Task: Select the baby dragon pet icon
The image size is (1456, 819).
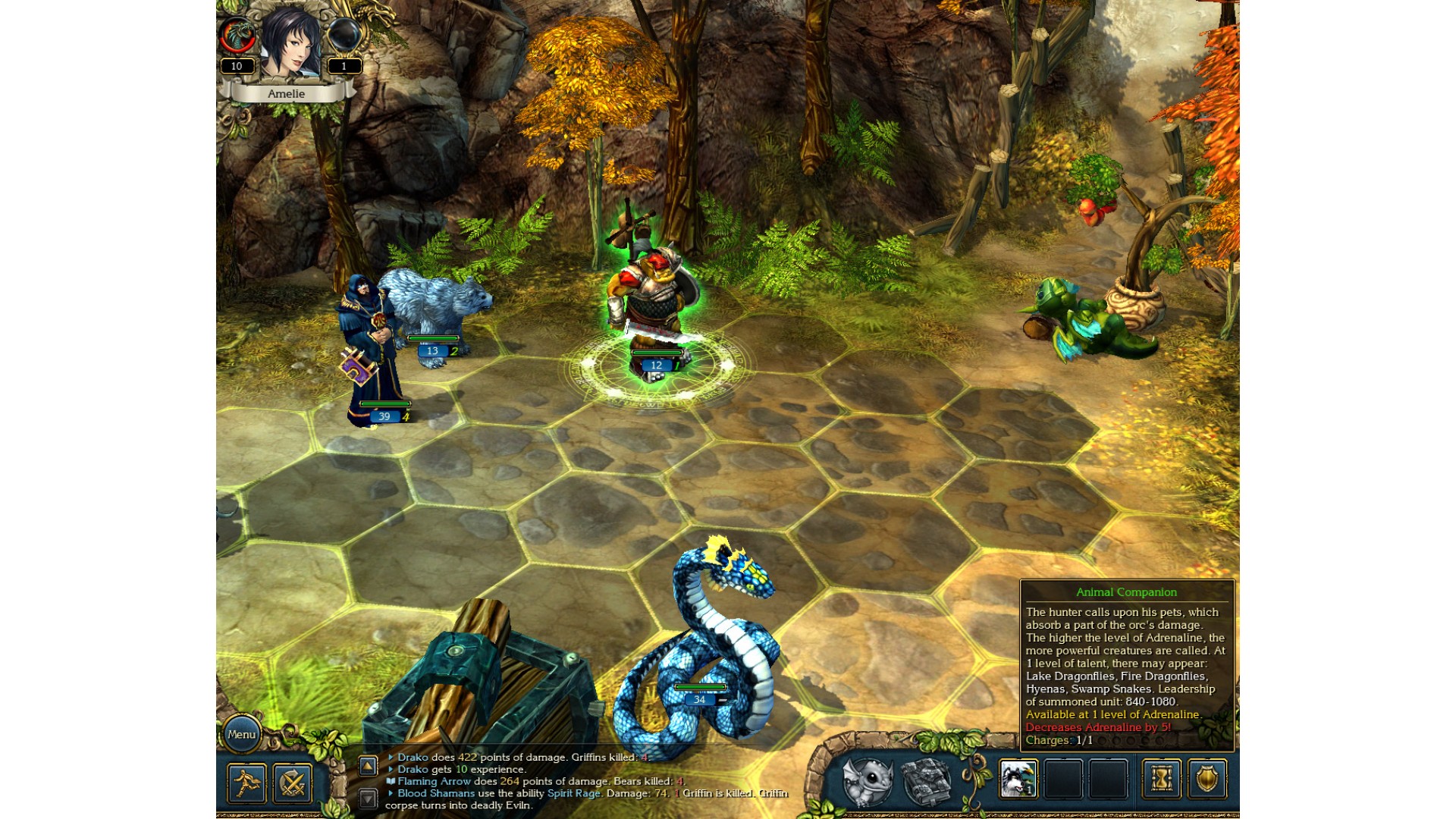Action: [868, 780]
